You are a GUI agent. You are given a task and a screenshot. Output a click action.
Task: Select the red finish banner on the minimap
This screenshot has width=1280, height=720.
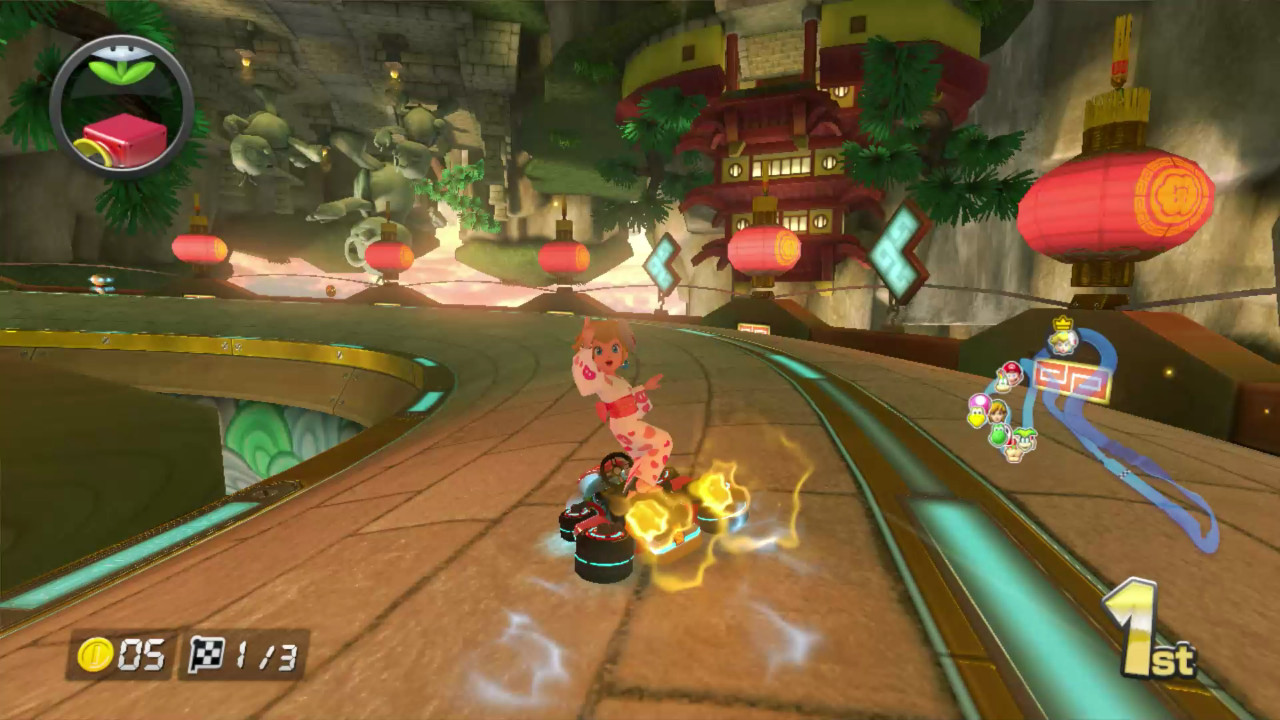[x=1070, y=377]
